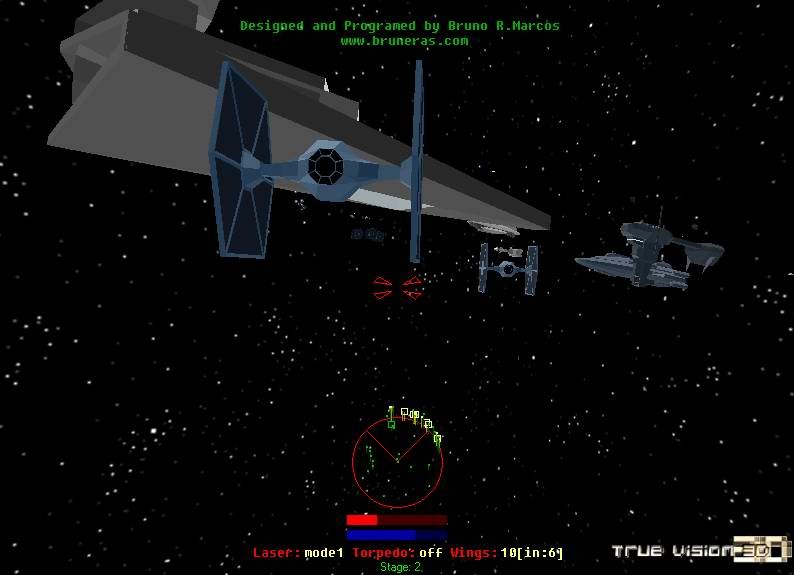The width and height of the screenshot is (794, 575).
Task: Click the True Vision 3D logo
Action: click(698, 550)
